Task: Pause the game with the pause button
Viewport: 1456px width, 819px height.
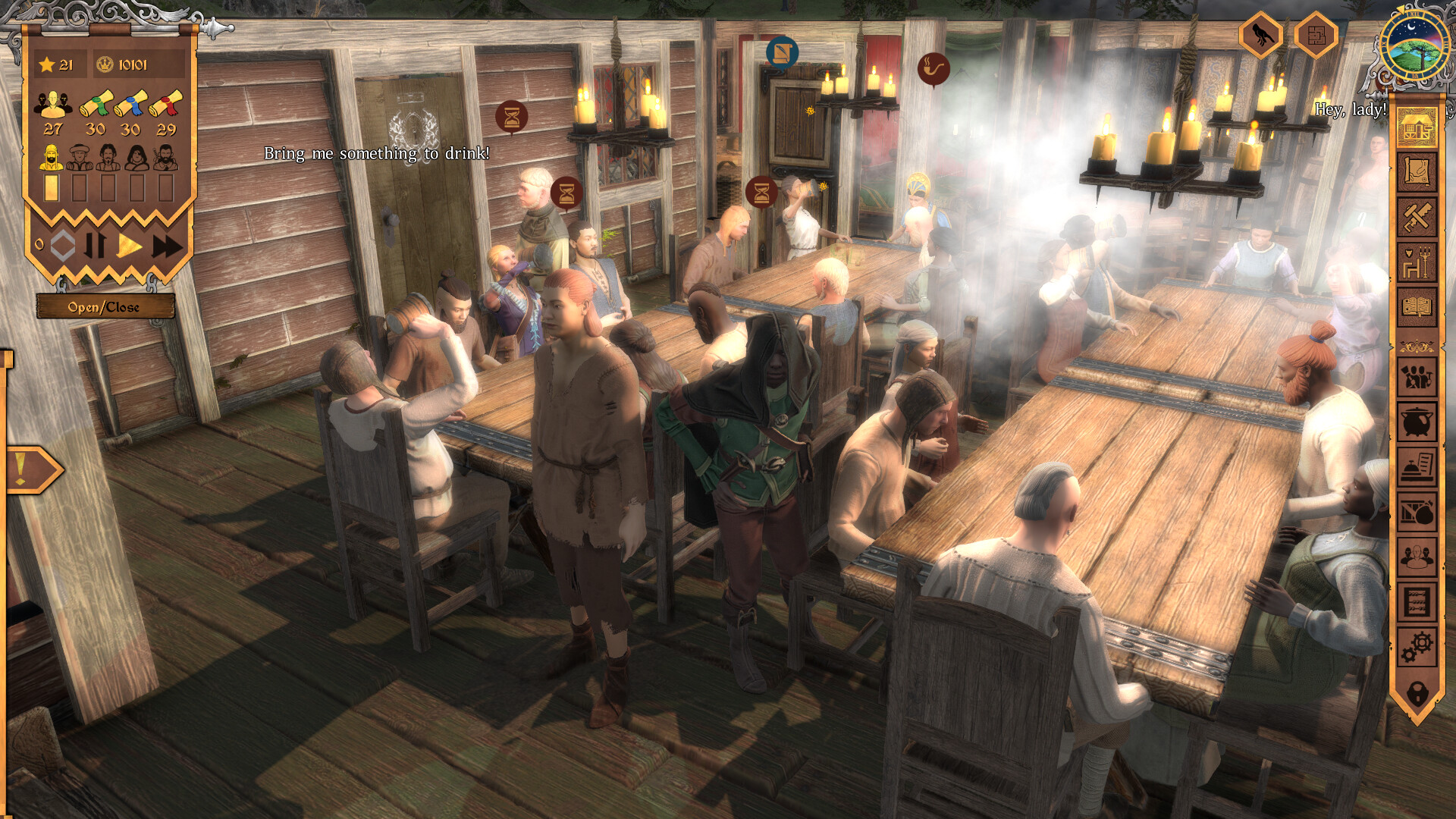Action: point(97,245)
